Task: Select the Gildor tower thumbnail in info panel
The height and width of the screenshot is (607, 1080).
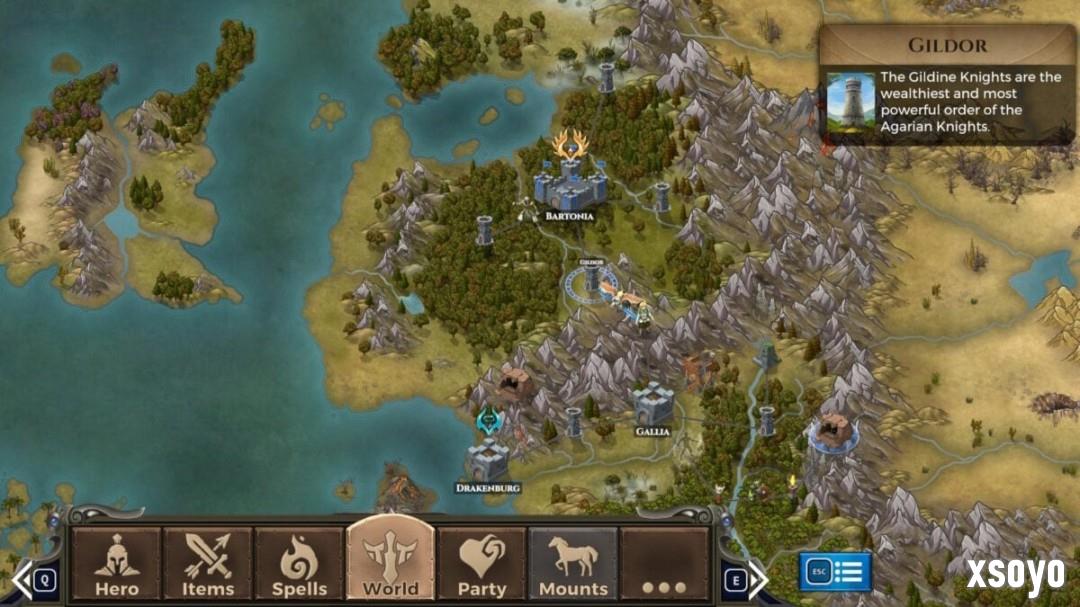Action: [x=850, y=101]
